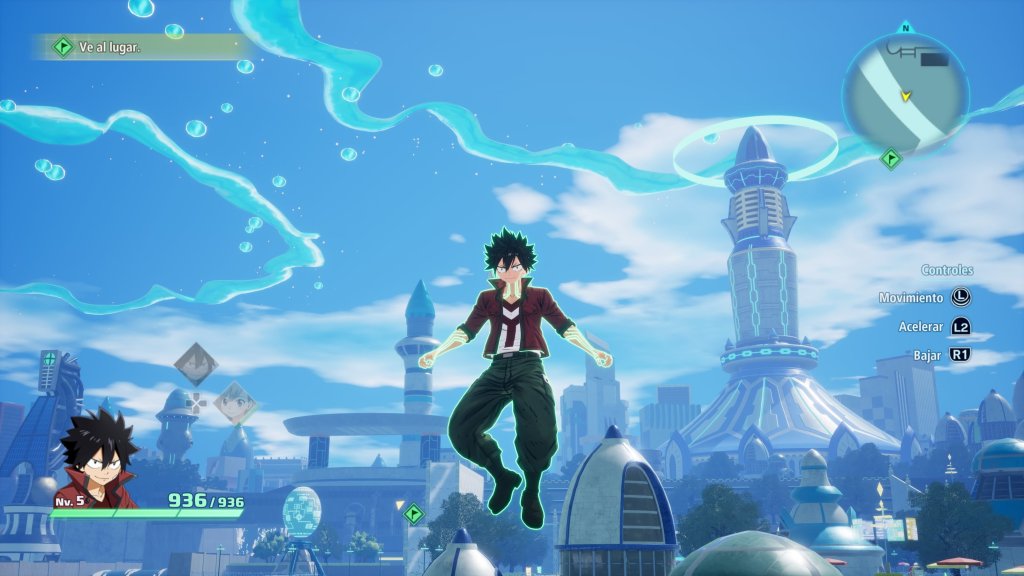
Task: Select the green flag marker below the minimap
Action: click(891, 158)
